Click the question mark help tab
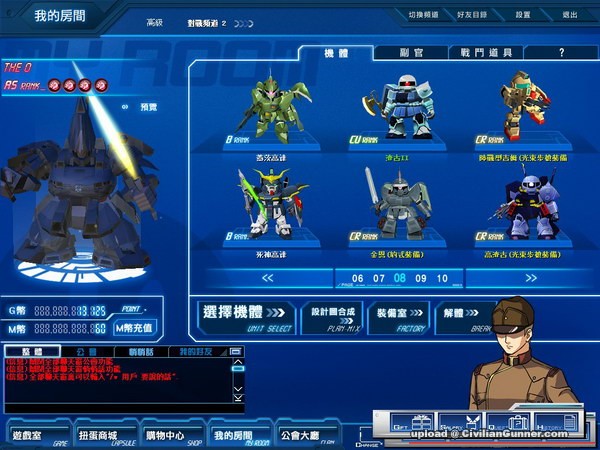This screenshot has width=600, height=450. pyautogui.click(x=561, y=52)
